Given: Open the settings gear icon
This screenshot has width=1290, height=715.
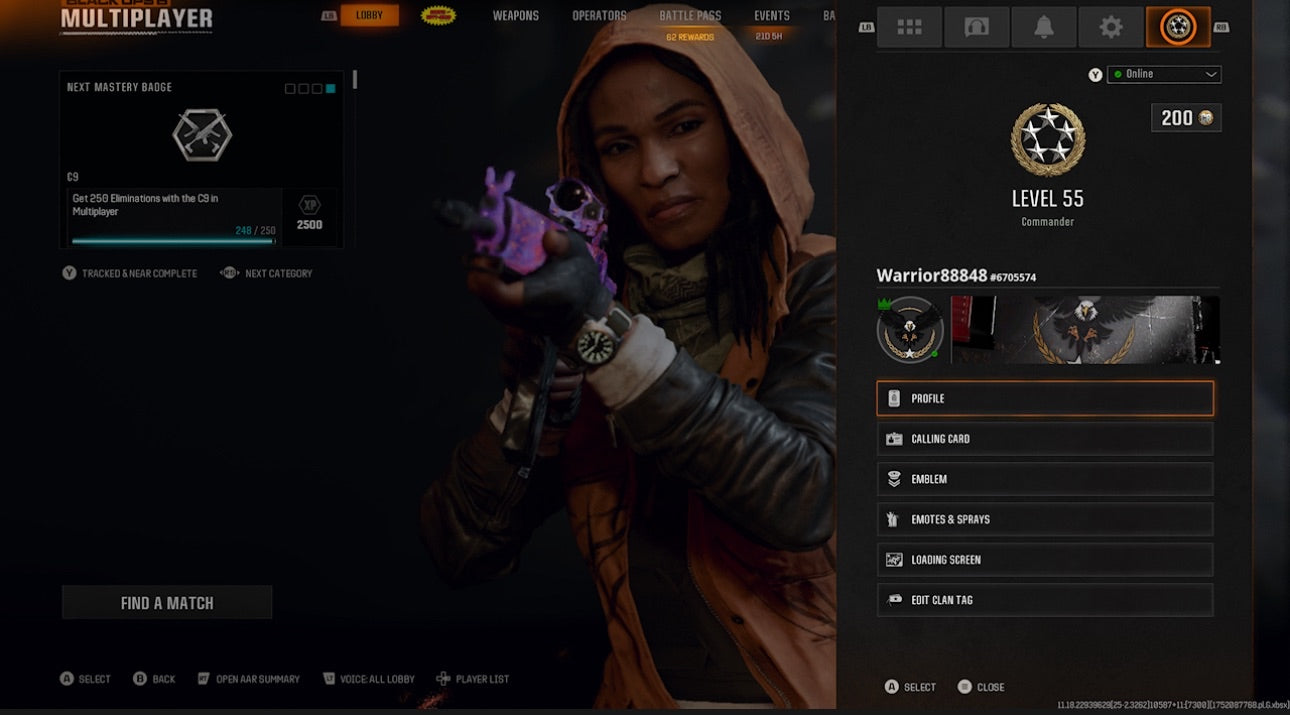Looking at the screenshot, I should [x=1111, y=28].
